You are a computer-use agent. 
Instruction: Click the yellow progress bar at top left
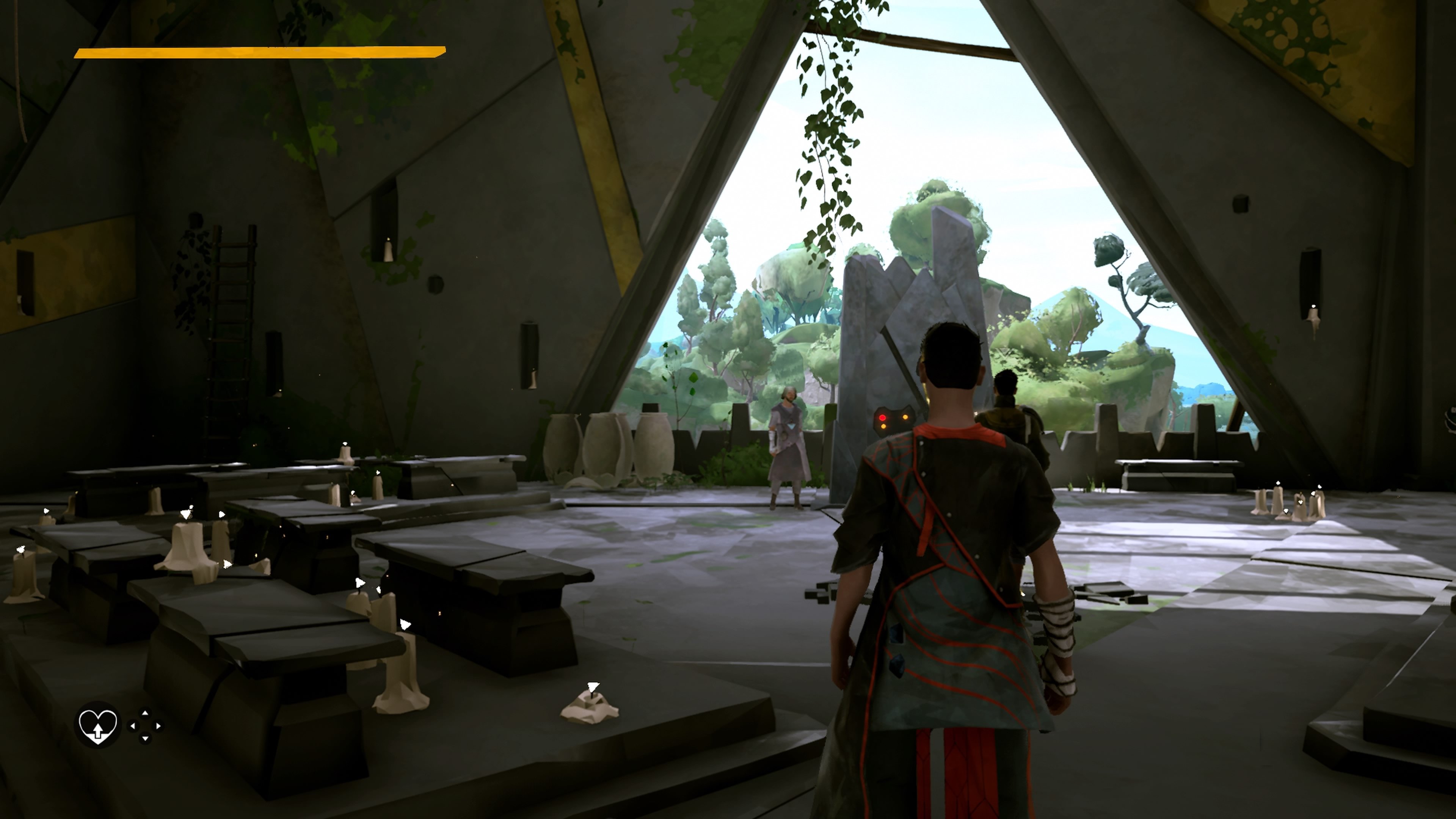[257, 54]
